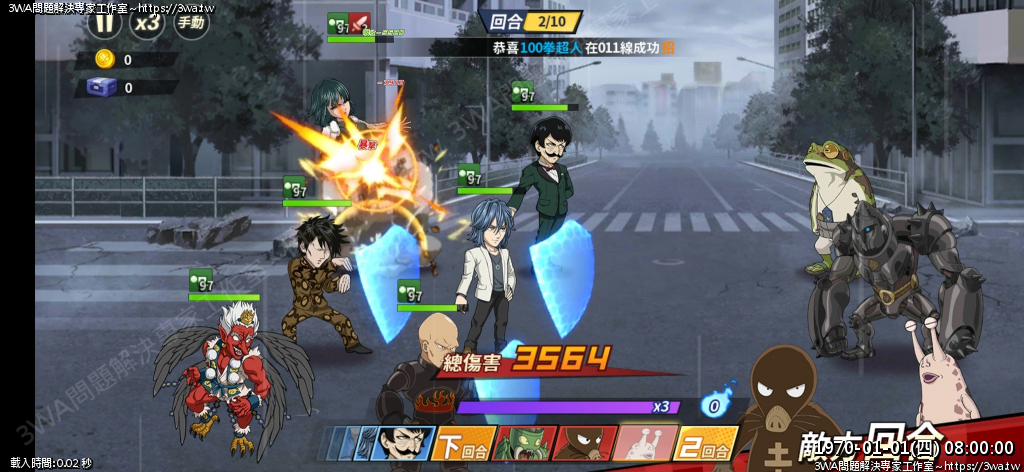This screenshot has width=1024, height=472.
Task: Toggle the x3 battle speed
Action: coord(148,22)
